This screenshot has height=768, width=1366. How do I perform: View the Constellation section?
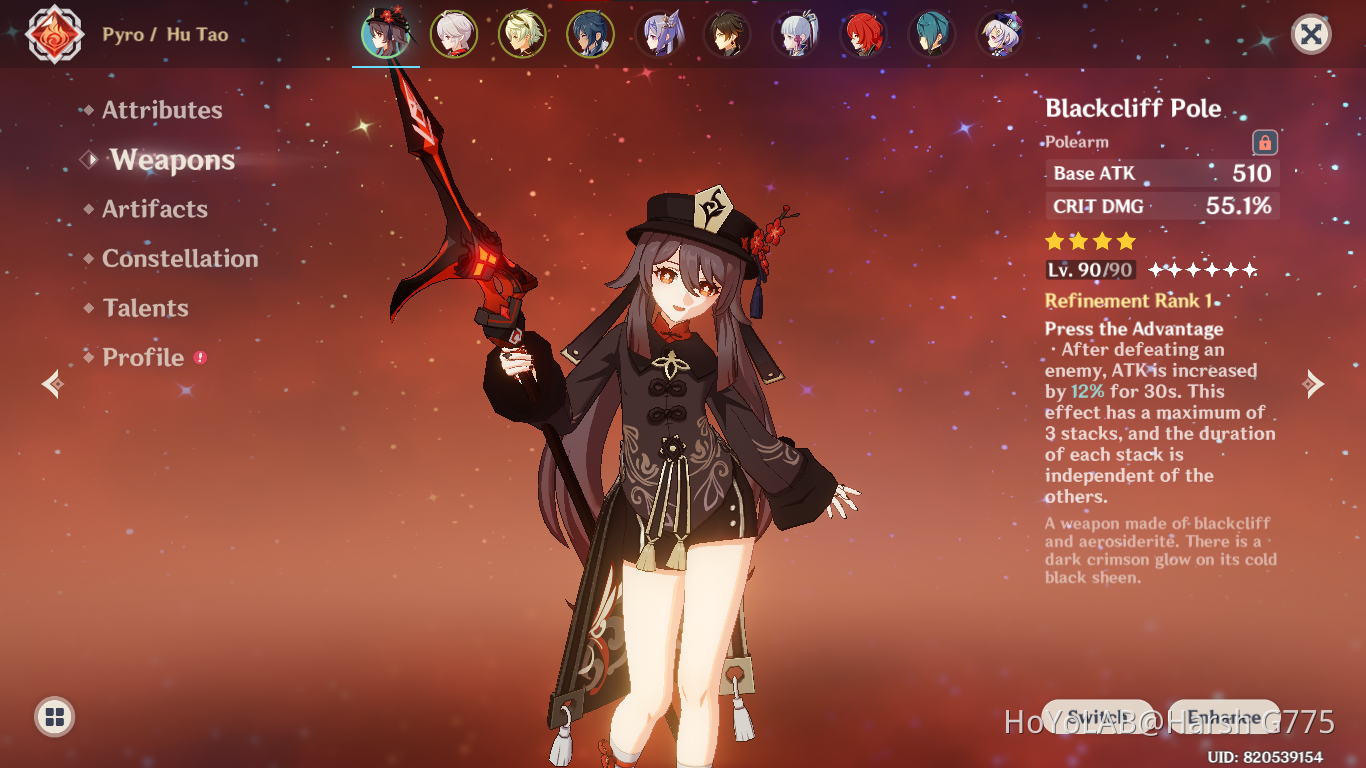[x=179, y=258]
